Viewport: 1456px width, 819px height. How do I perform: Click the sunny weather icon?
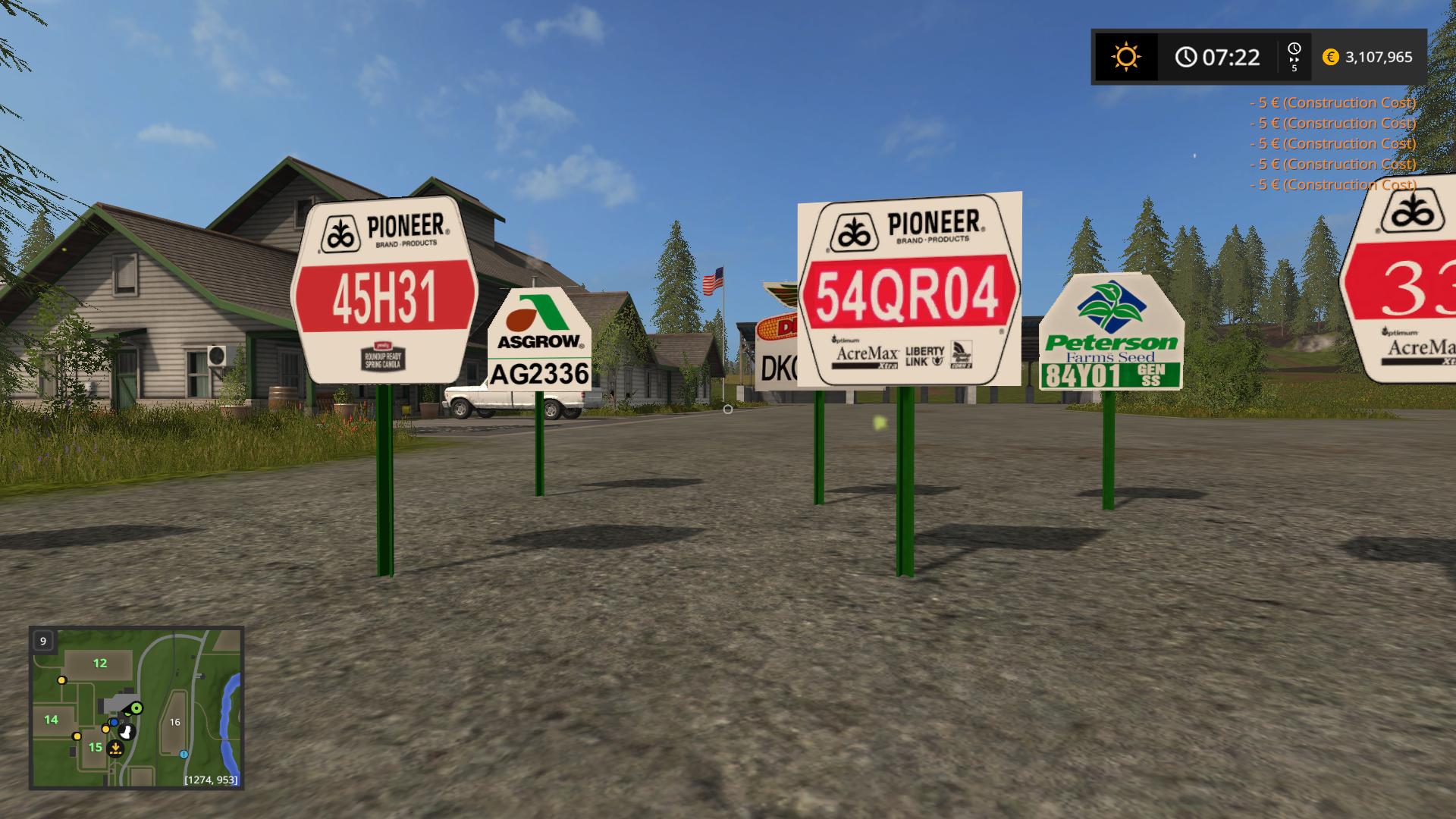(x=1125, y=57)
